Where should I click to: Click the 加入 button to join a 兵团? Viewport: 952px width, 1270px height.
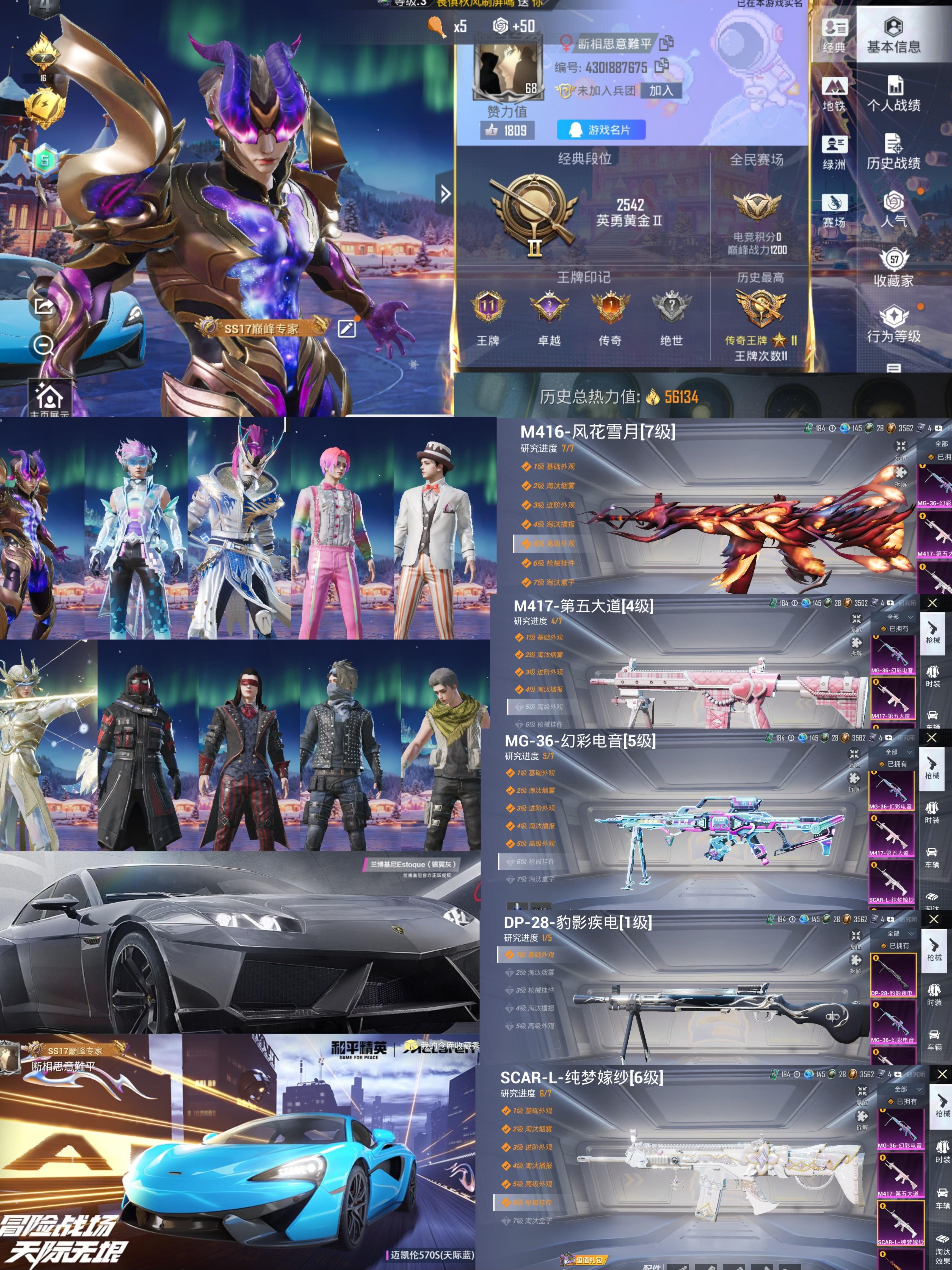(x=661, y=90)
